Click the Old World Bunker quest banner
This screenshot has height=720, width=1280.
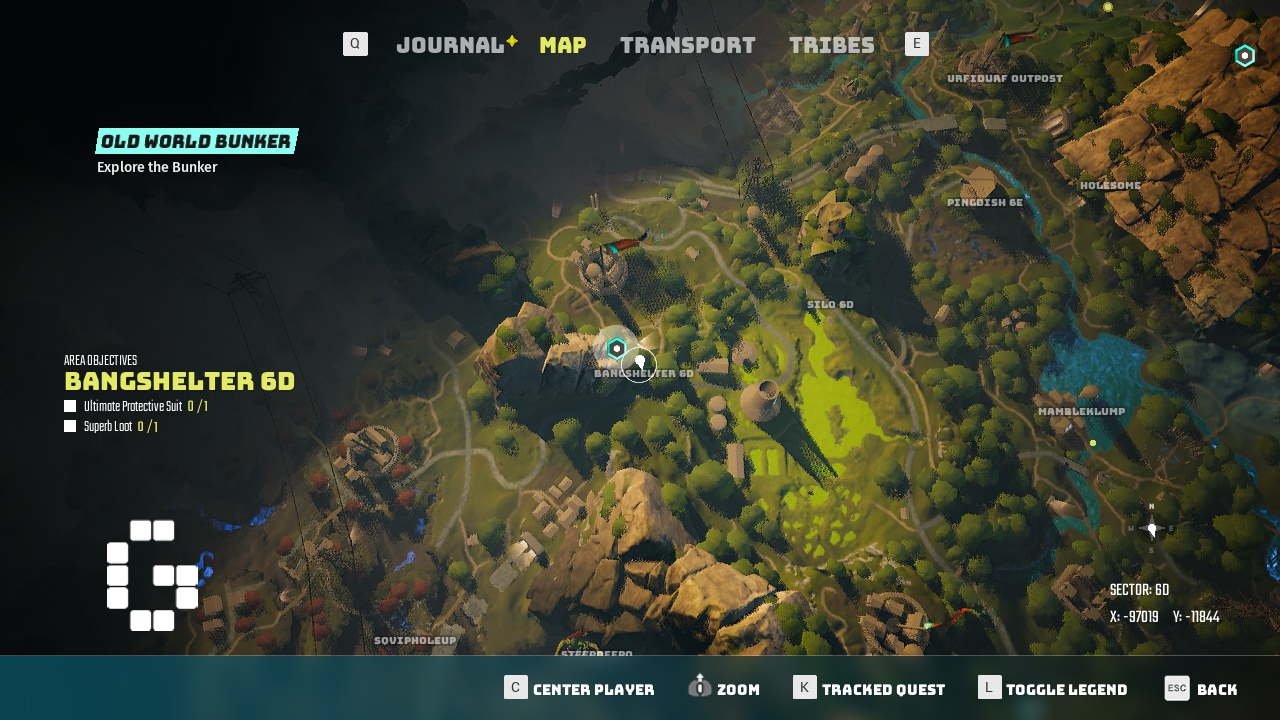tap(196, 140)
